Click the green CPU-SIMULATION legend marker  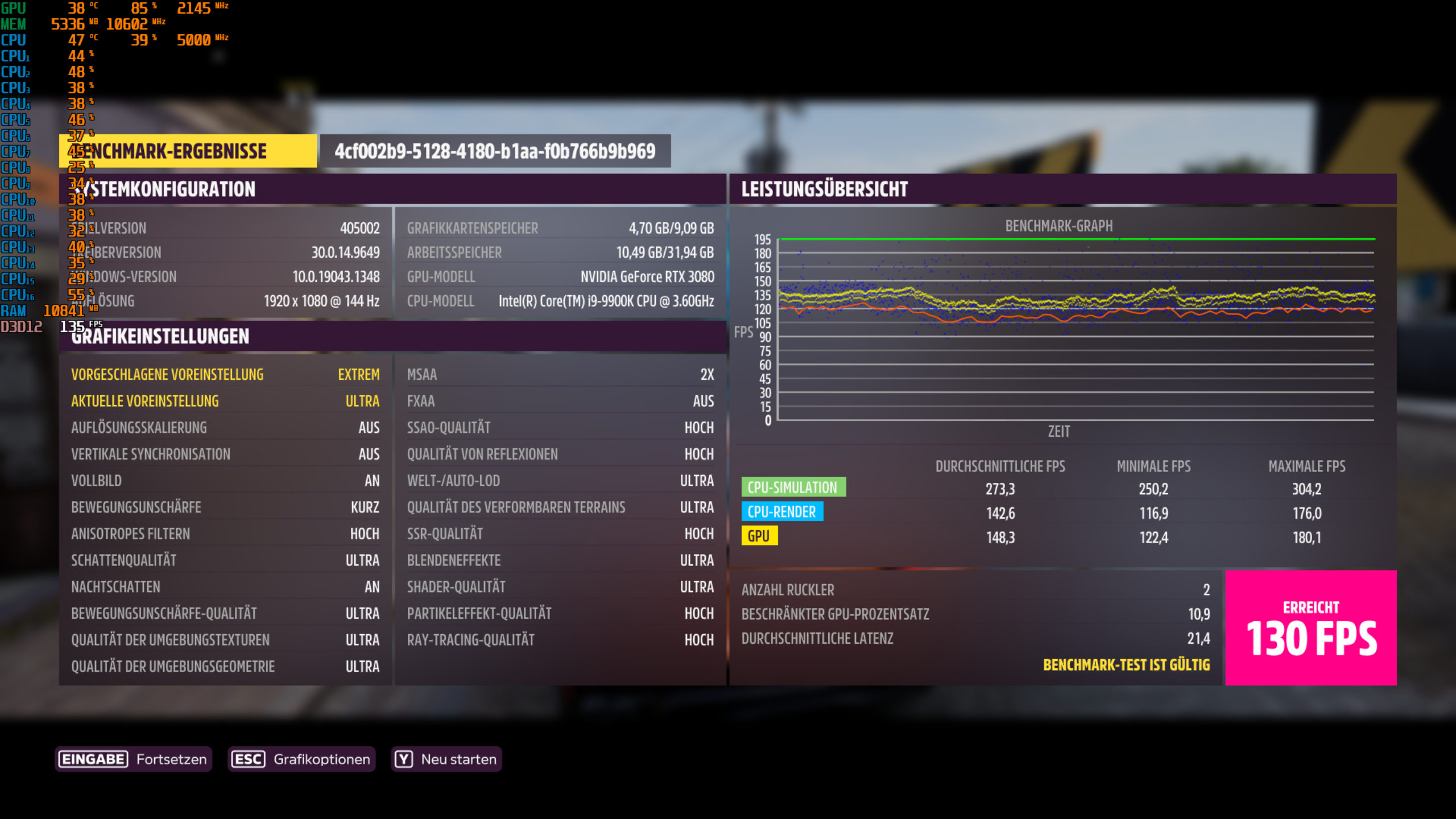[792, 487]
